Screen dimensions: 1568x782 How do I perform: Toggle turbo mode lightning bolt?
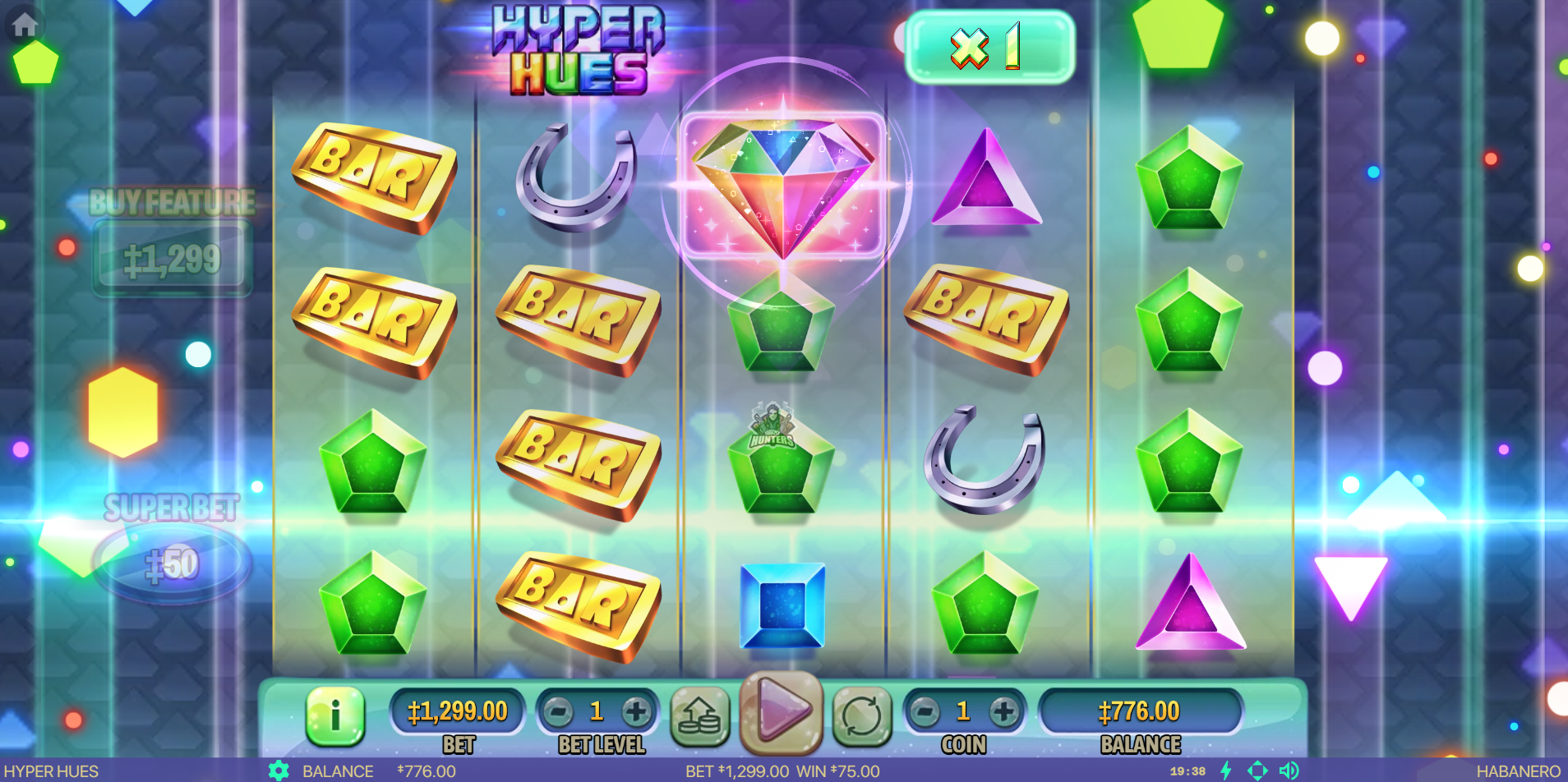click(1226, 770)
